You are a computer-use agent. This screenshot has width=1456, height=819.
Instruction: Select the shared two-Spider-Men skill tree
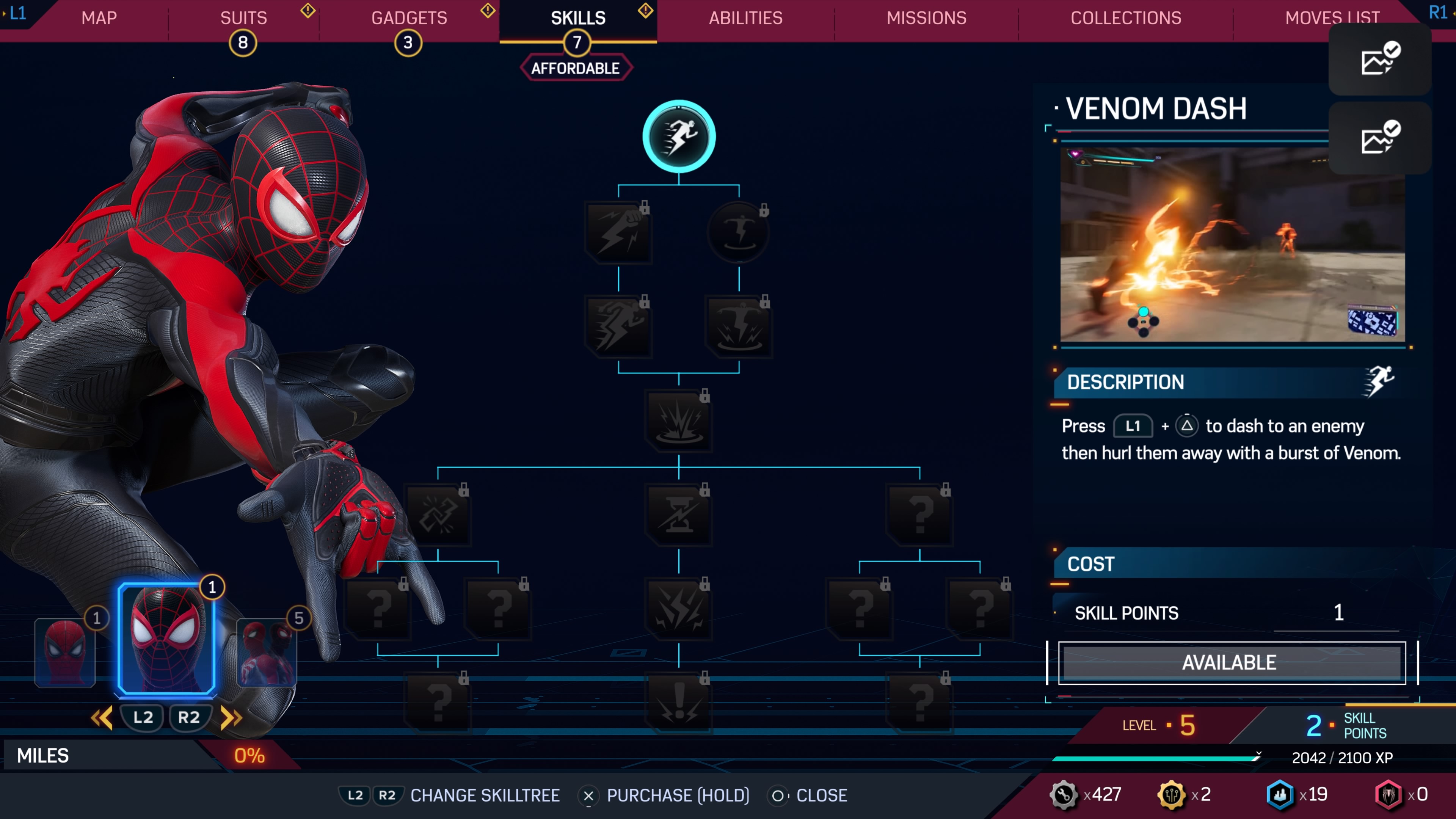[x=266, y=653]
